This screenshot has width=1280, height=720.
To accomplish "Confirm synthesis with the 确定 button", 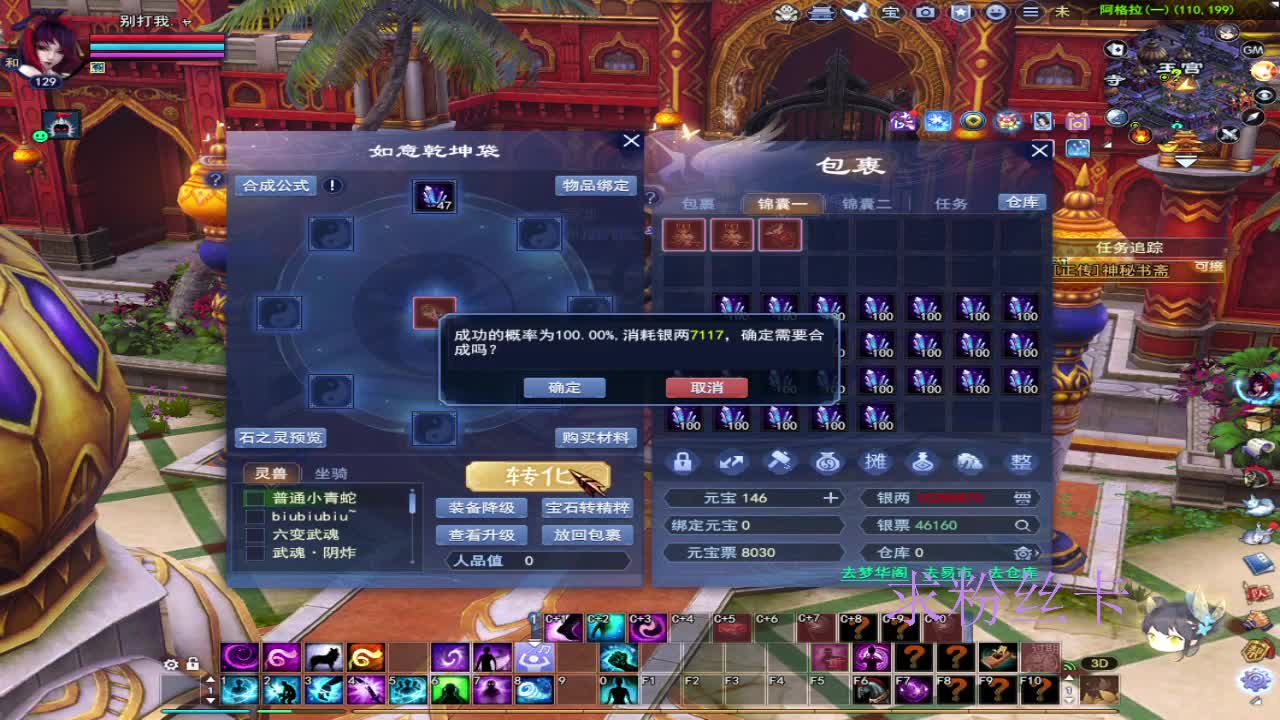I will coord(564,388).
